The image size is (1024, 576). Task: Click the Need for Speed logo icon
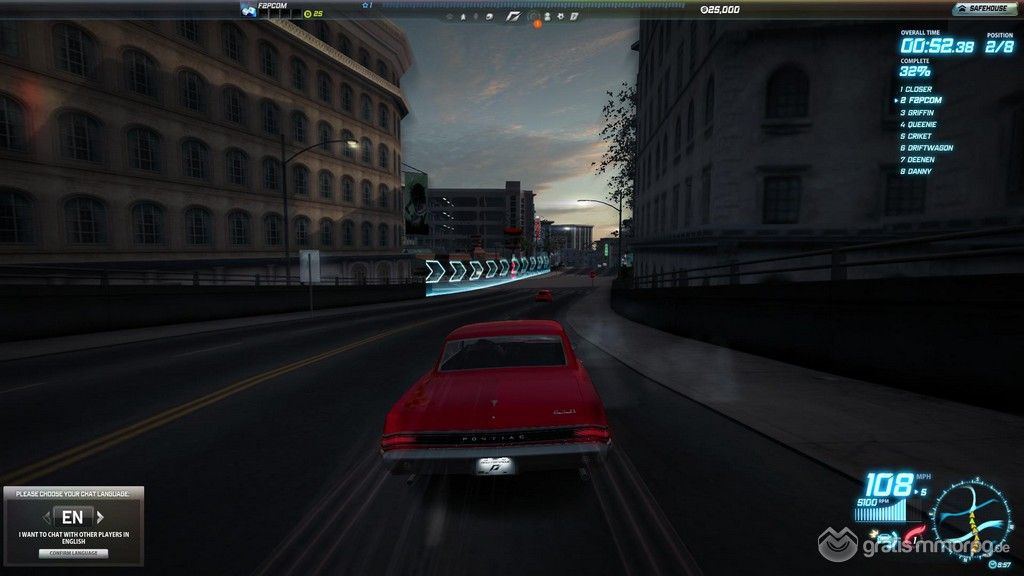514,16
